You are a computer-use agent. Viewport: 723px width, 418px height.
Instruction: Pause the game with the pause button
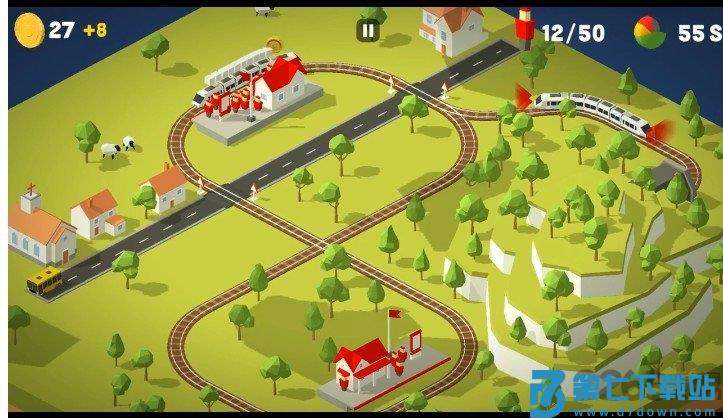tap(368, 31)
